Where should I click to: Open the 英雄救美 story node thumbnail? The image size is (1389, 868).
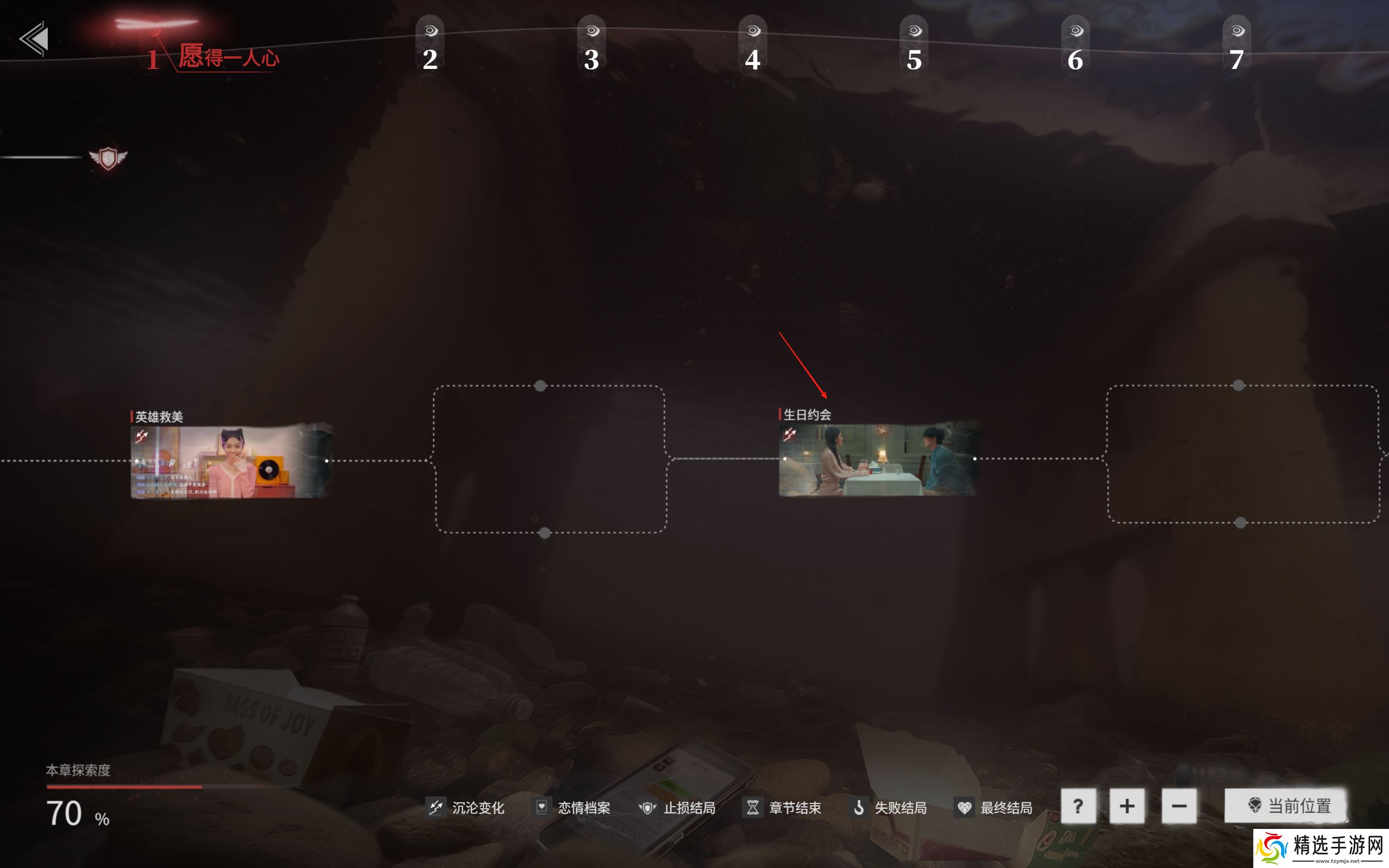point(230,461)
